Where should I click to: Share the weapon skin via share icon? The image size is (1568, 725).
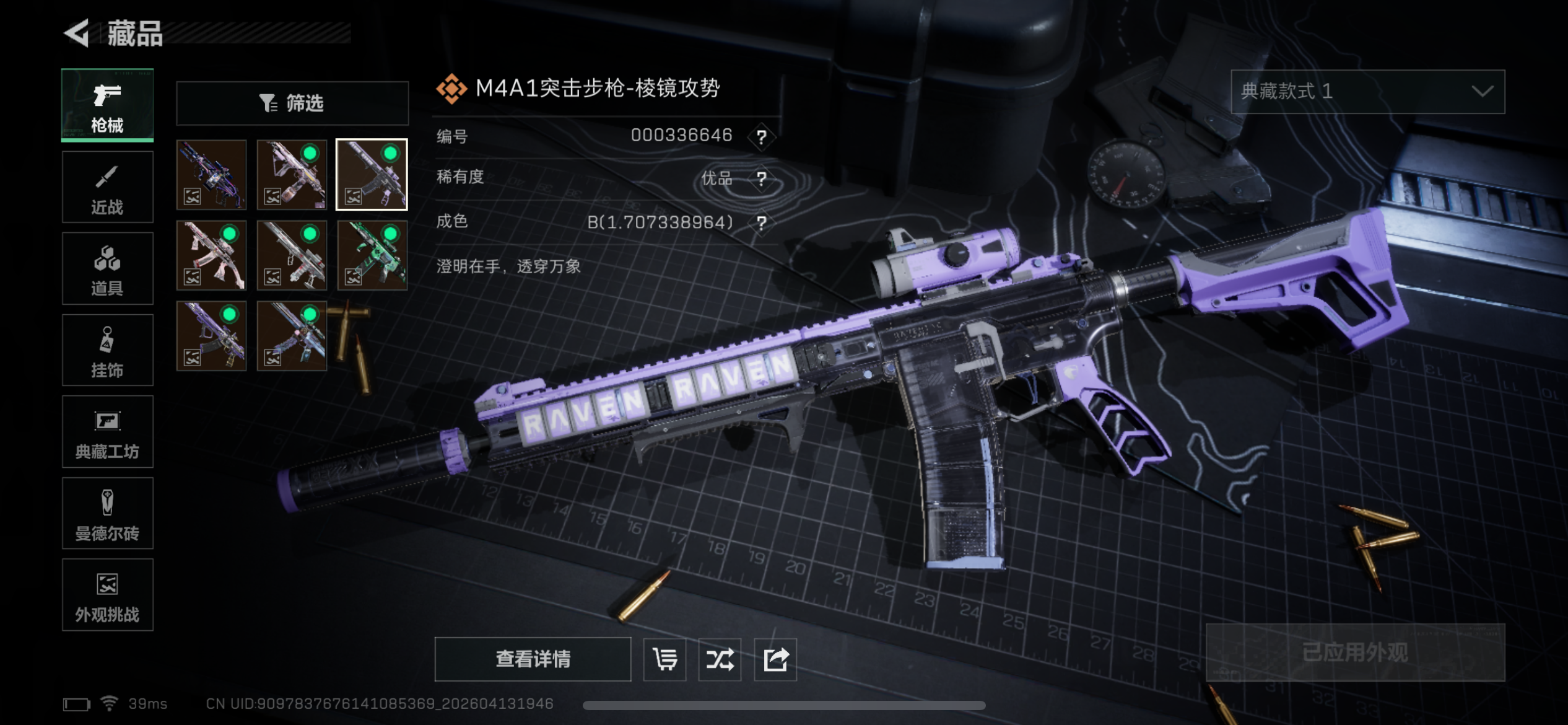tap(775, 659)
